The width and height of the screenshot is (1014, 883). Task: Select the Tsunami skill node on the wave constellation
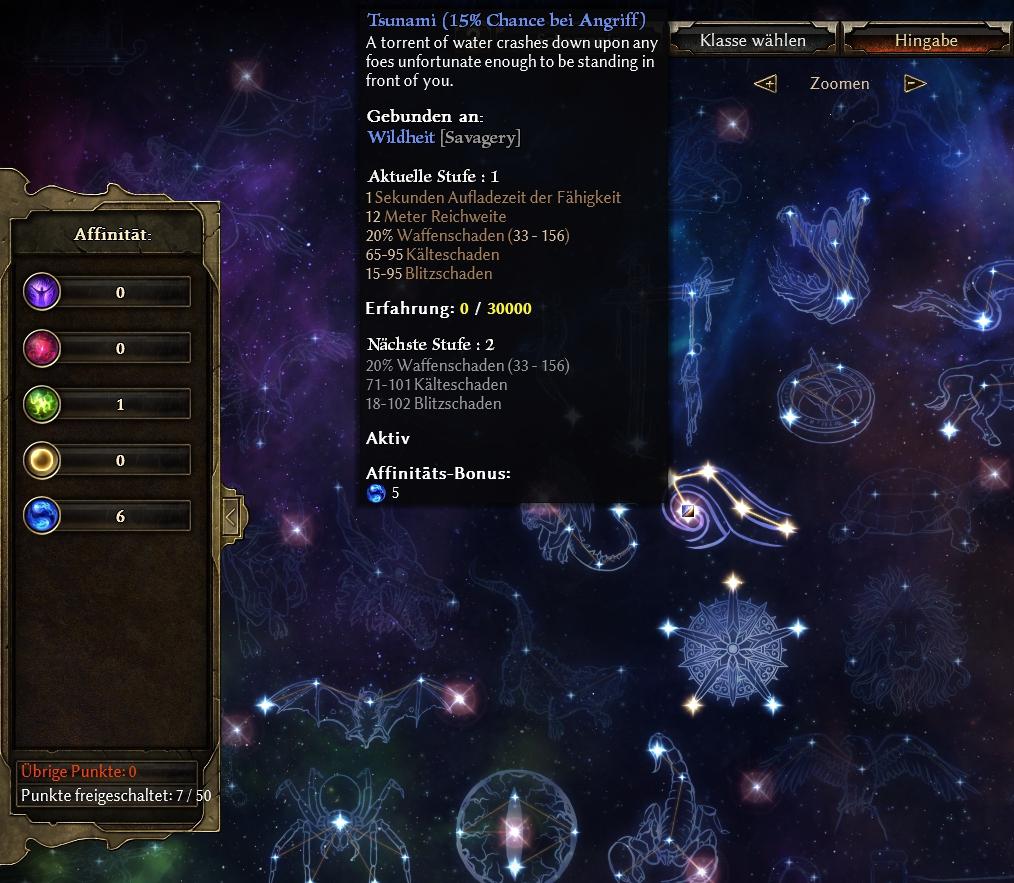(689, 512)
